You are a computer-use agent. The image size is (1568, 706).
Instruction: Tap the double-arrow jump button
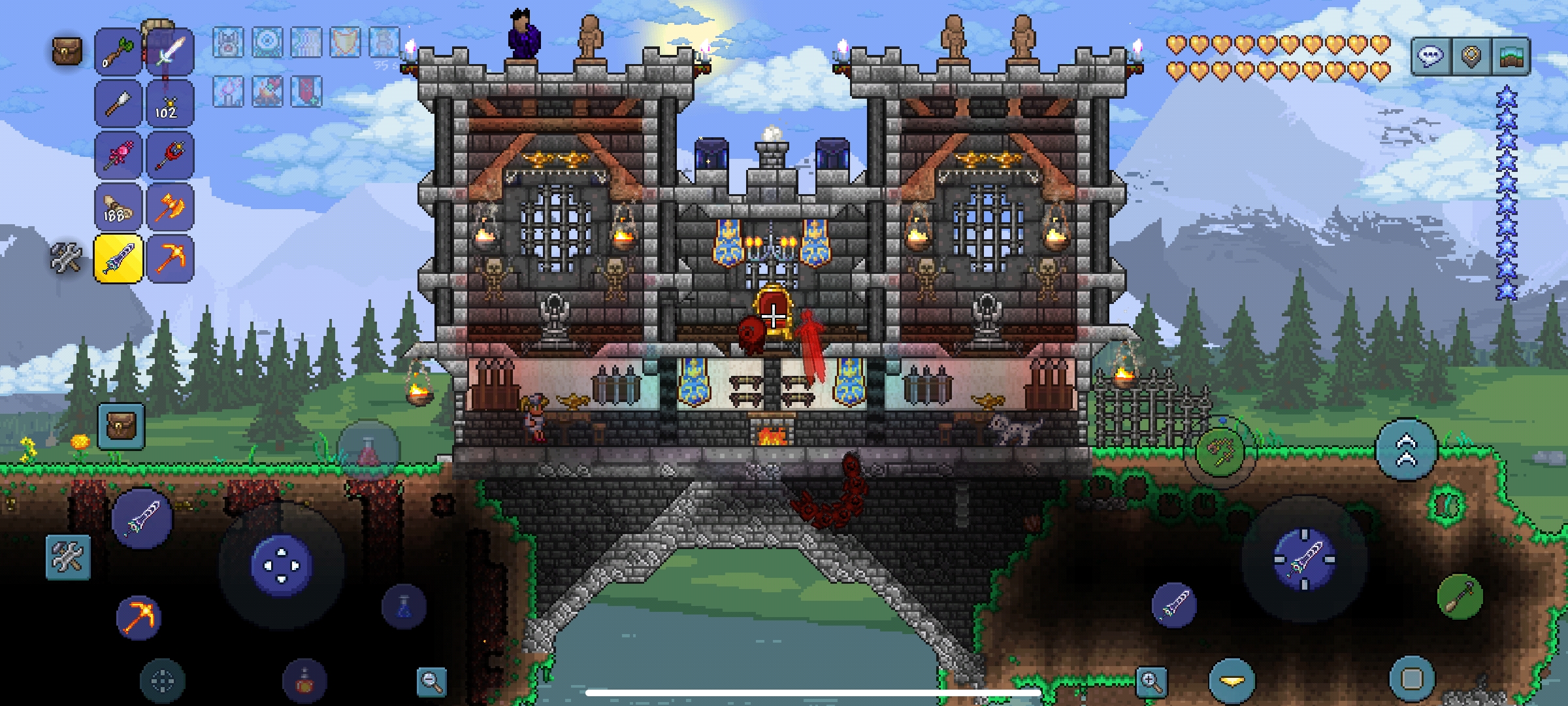point(1406,450)
